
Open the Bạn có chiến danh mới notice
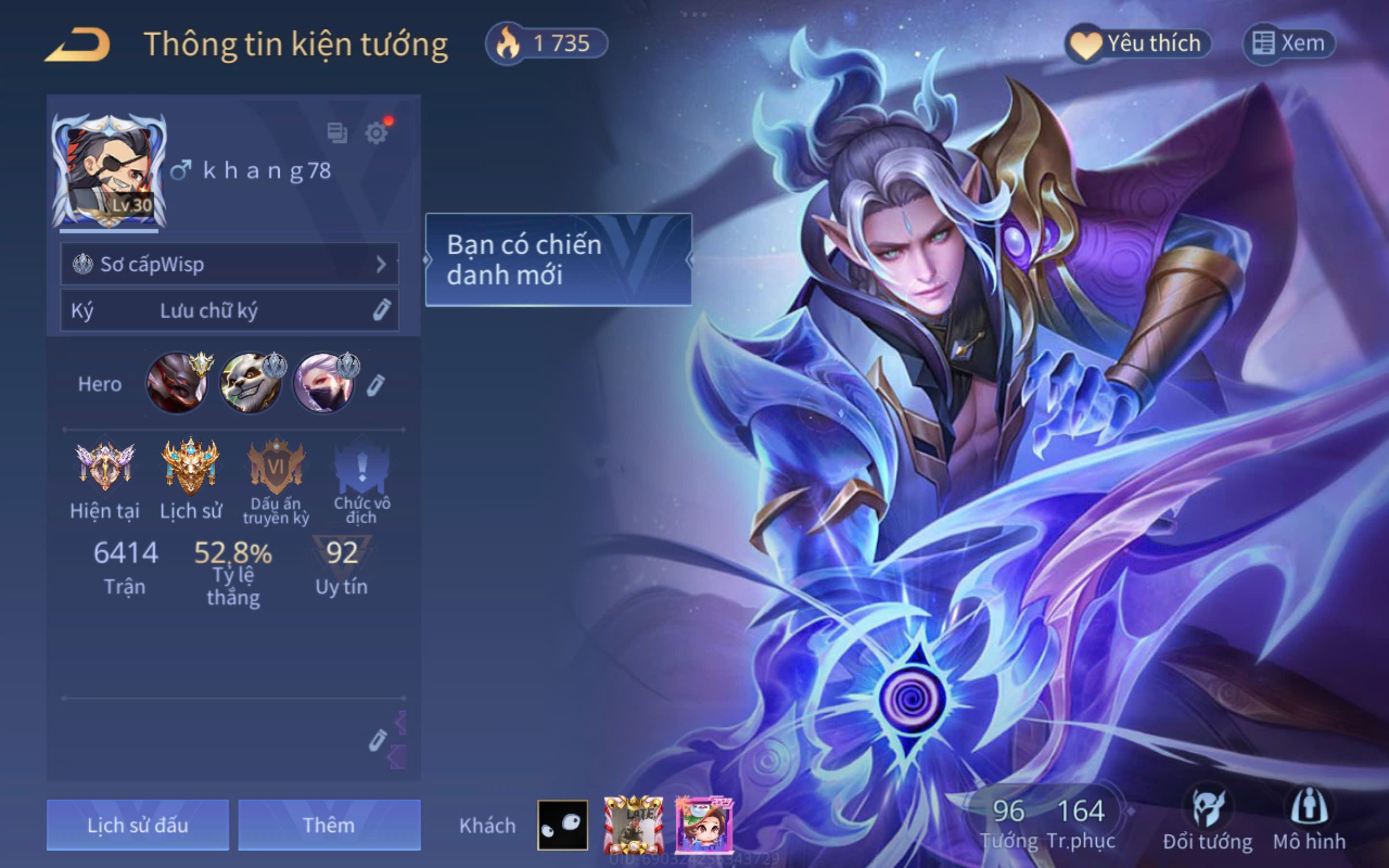(558, 259)
